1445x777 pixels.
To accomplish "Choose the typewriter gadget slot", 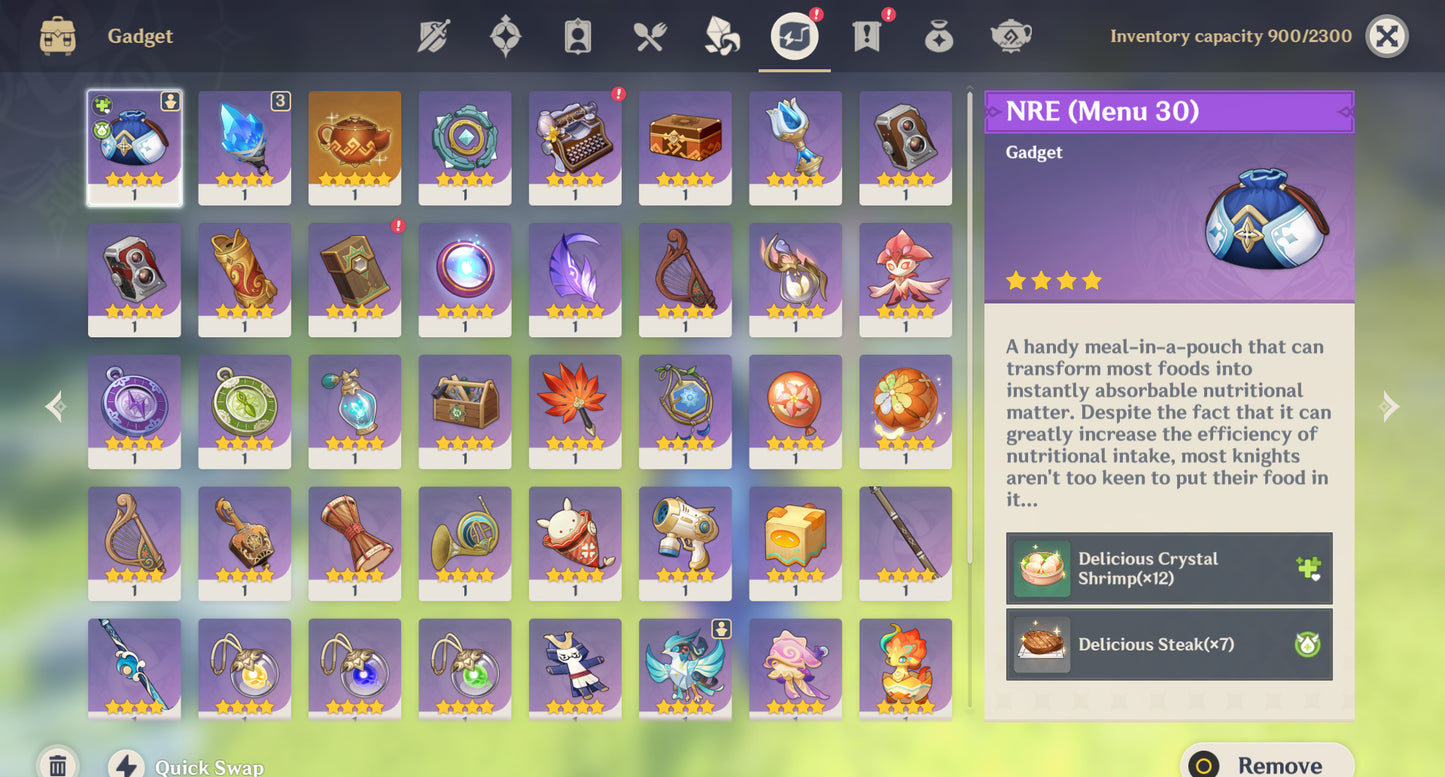I will [574, 148].
